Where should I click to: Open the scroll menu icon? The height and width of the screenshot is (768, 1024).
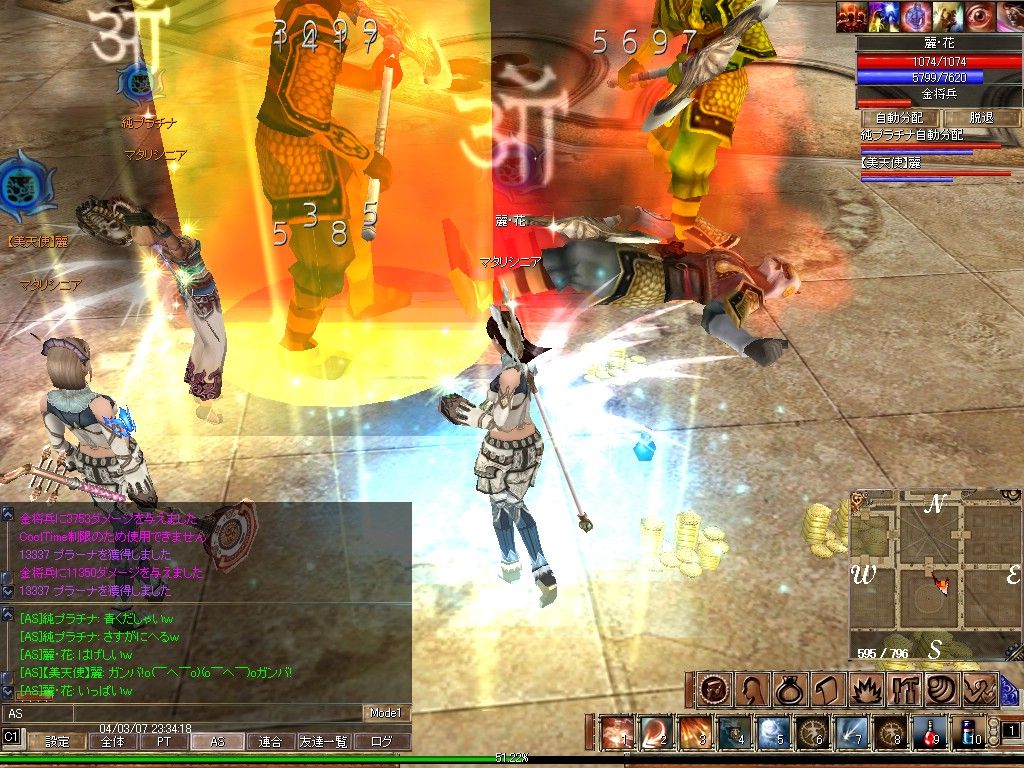tap(826, 690)
